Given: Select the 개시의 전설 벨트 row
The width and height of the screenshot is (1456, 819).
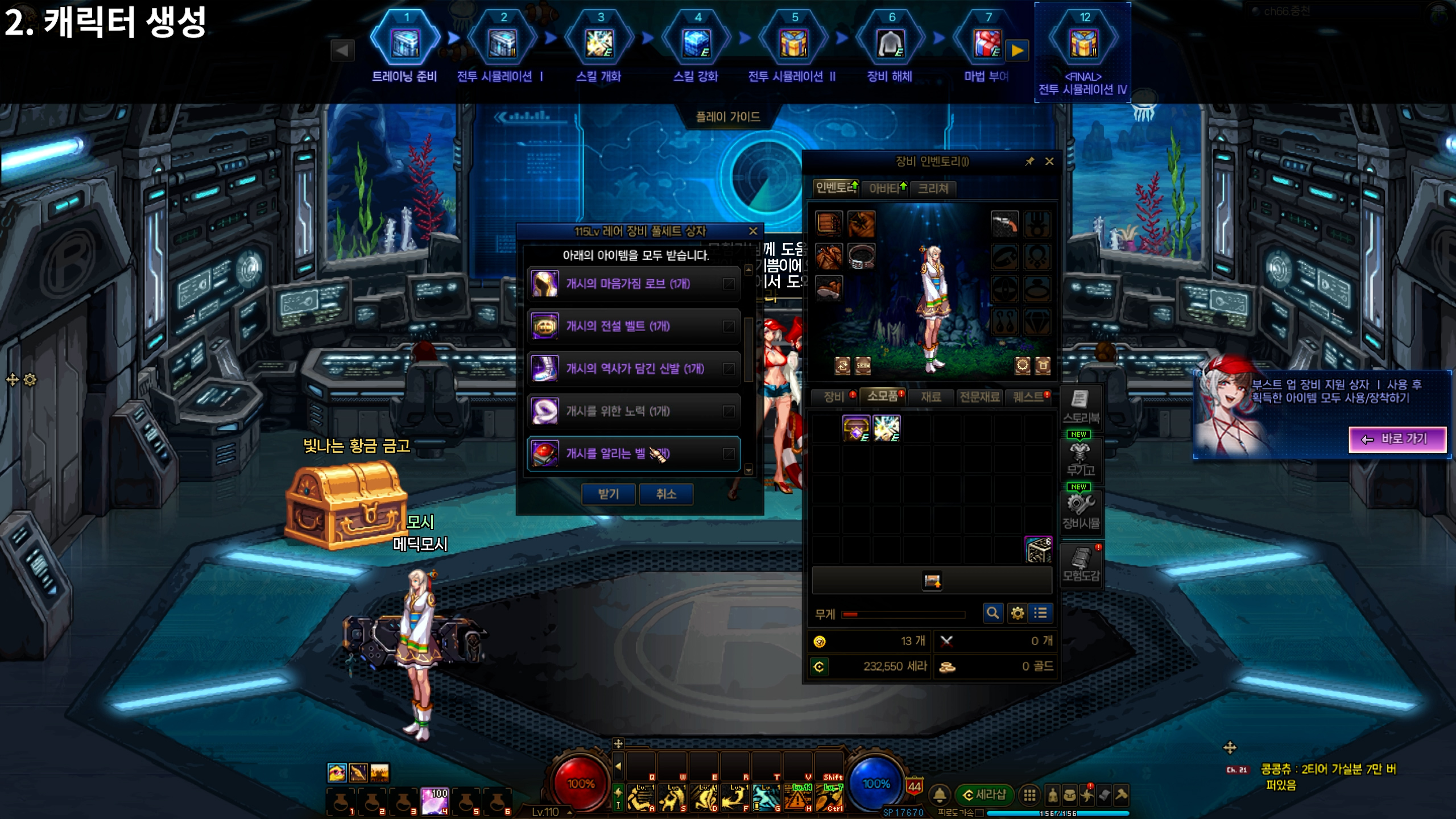Looking at the screenshot, I should point(634,326).
